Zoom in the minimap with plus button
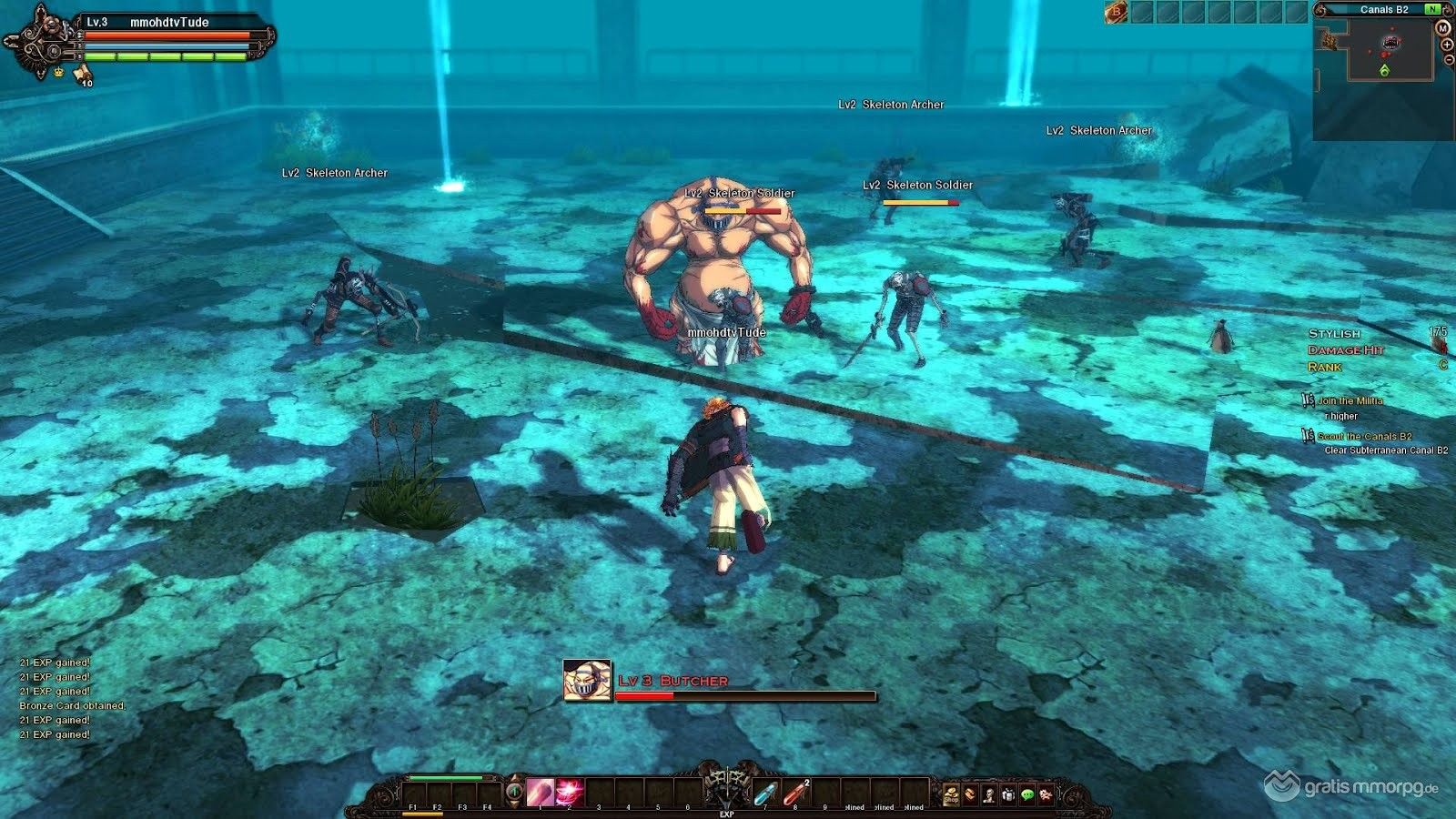The image size is (1456, 819). click(1447, 45)
